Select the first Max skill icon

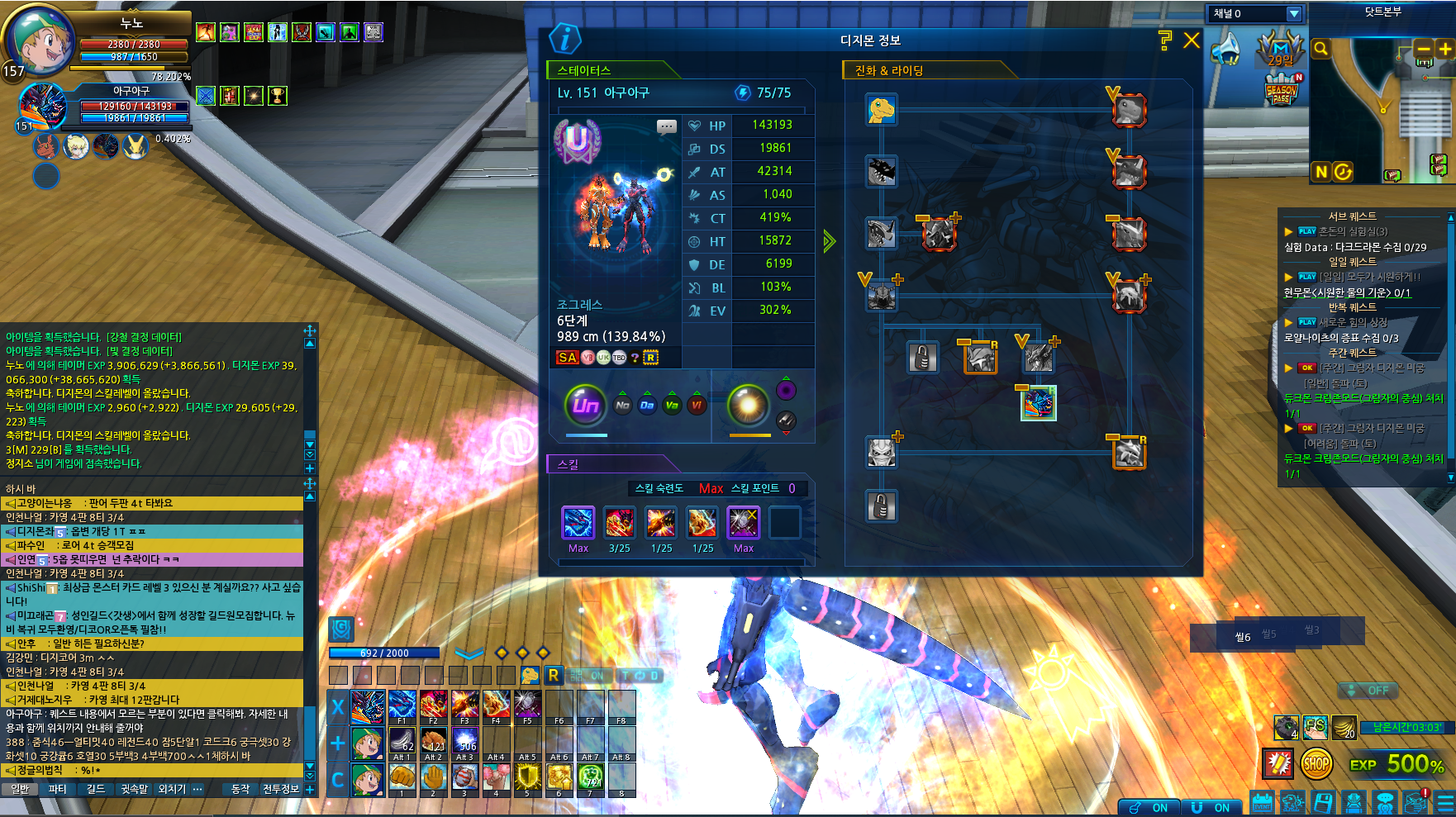pos(578,523)
